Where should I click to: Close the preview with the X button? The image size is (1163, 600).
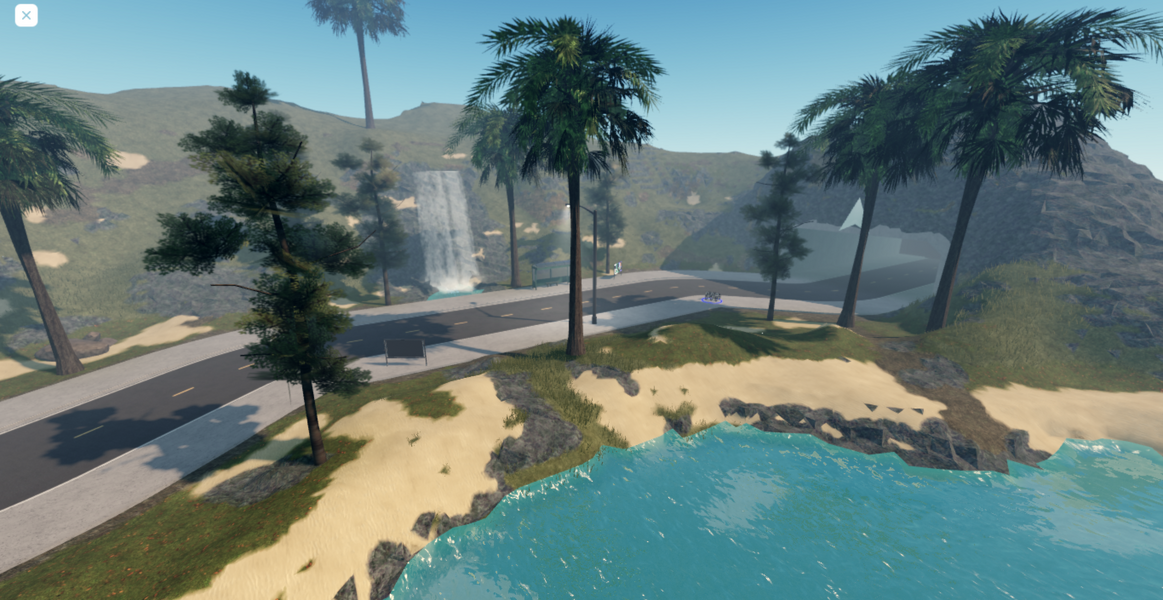[26, 15]
